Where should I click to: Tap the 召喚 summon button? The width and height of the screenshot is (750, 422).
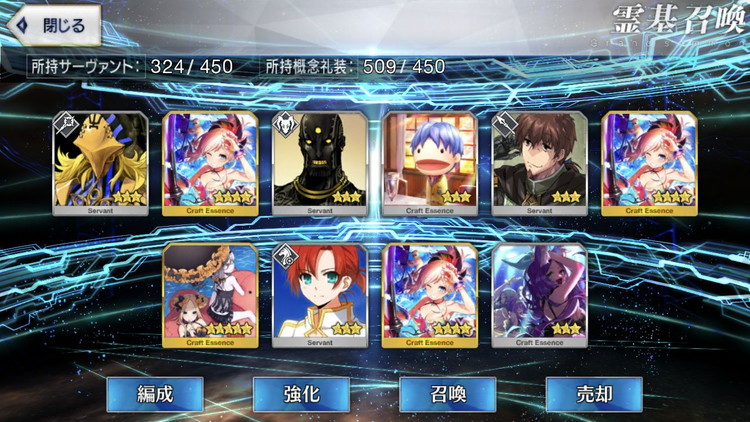[447, 394]
